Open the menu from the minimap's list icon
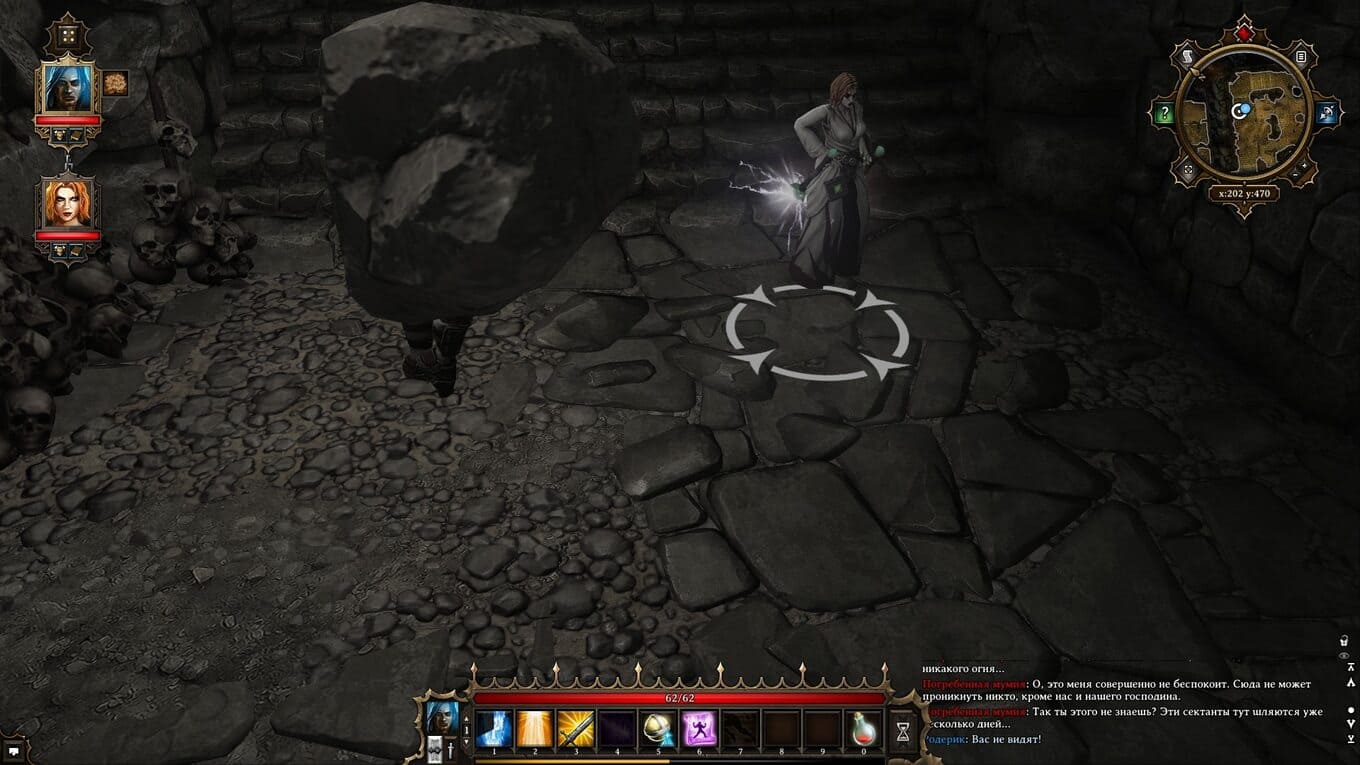Image resolution: width=1360 pixels, height=765 pixels. pyautogui.click(x=1300, y=57)
